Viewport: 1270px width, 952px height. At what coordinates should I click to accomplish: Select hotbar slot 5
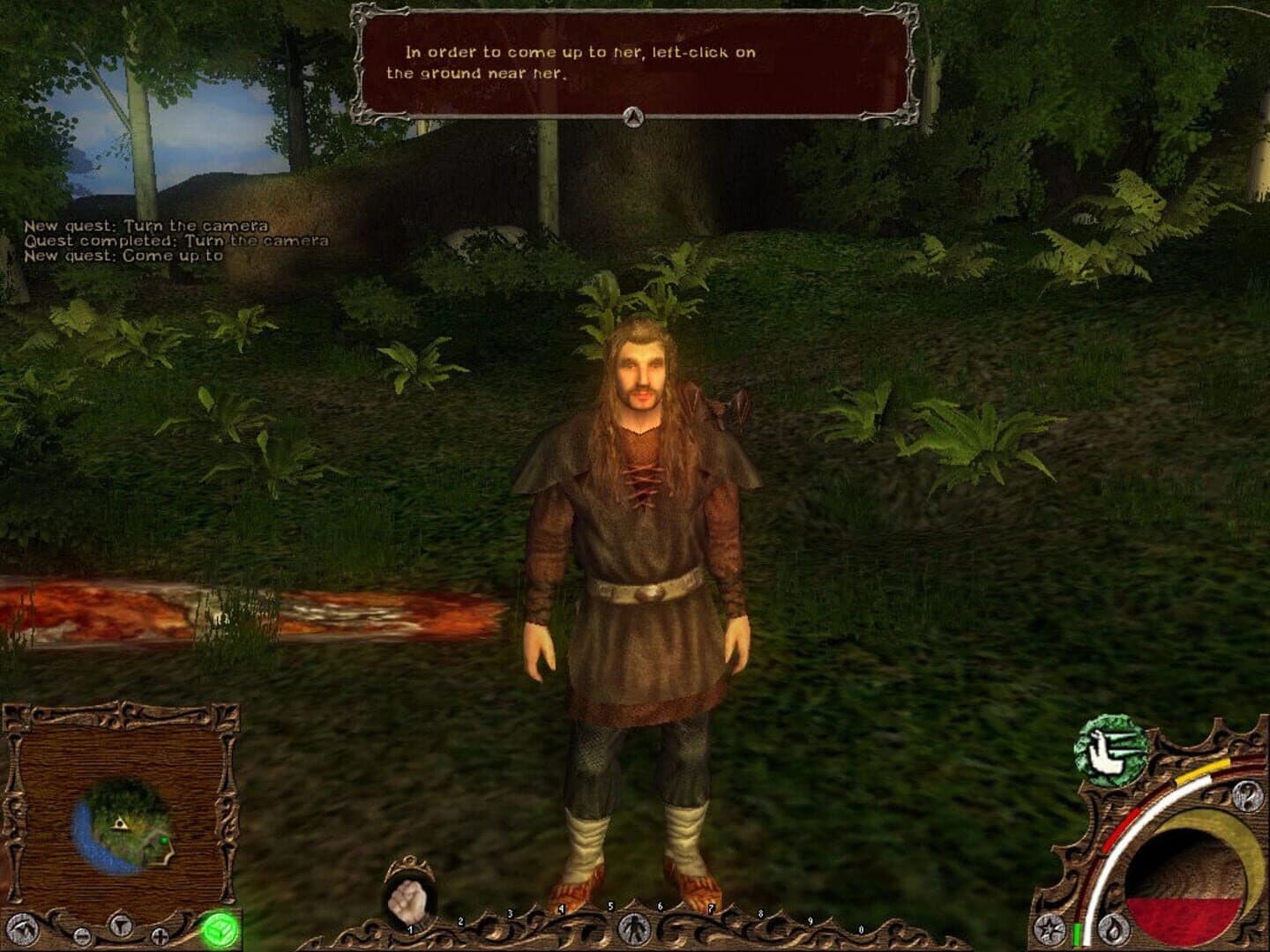point(610,908)
